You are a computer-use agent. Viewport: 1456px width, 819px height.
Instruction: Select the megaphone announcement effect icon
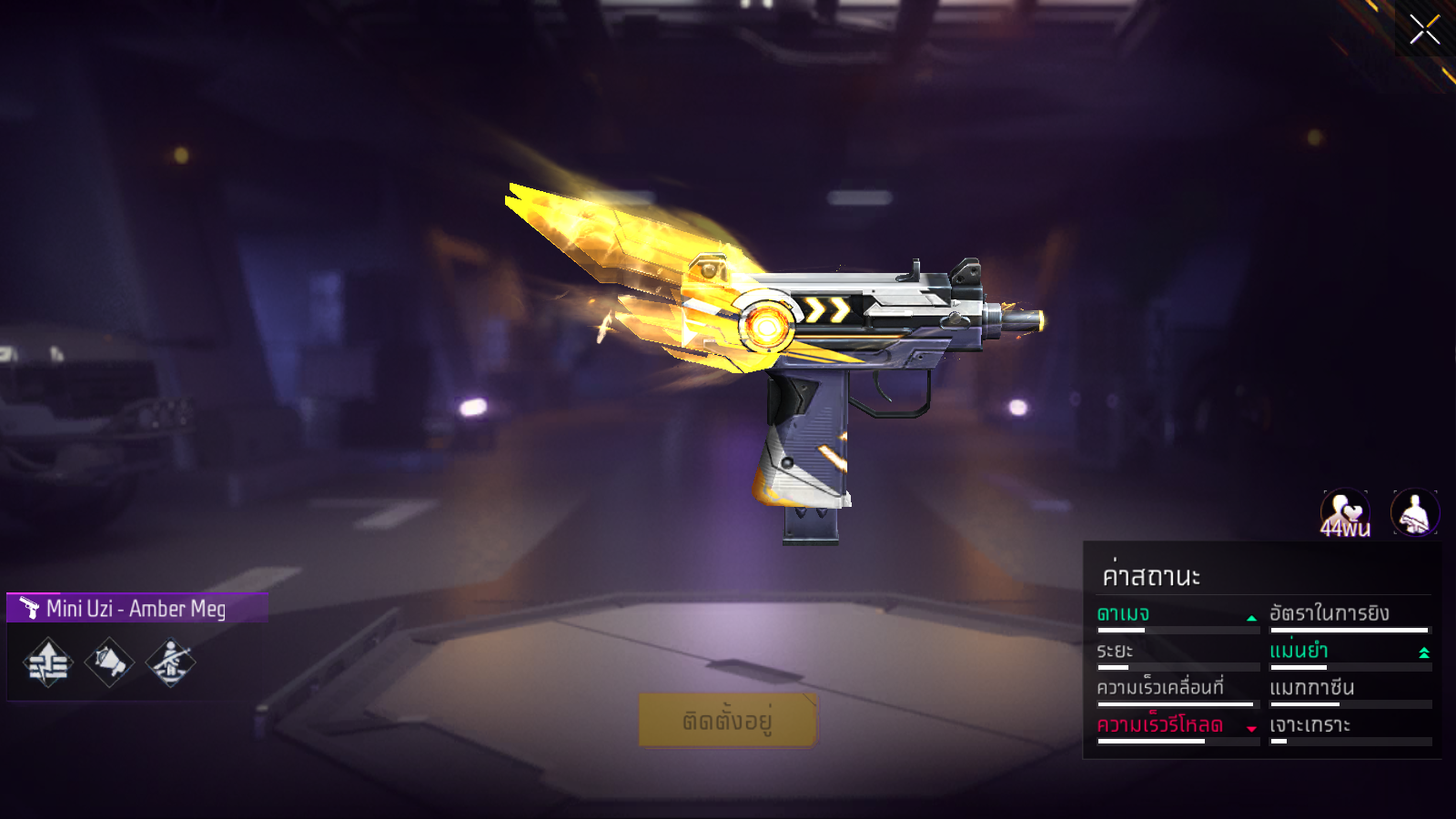pos(109,662)
